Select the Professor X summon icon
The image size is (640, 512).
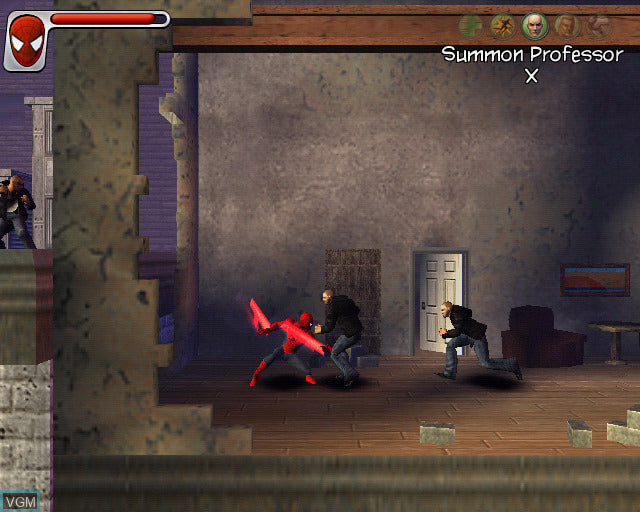pos(535,26)
